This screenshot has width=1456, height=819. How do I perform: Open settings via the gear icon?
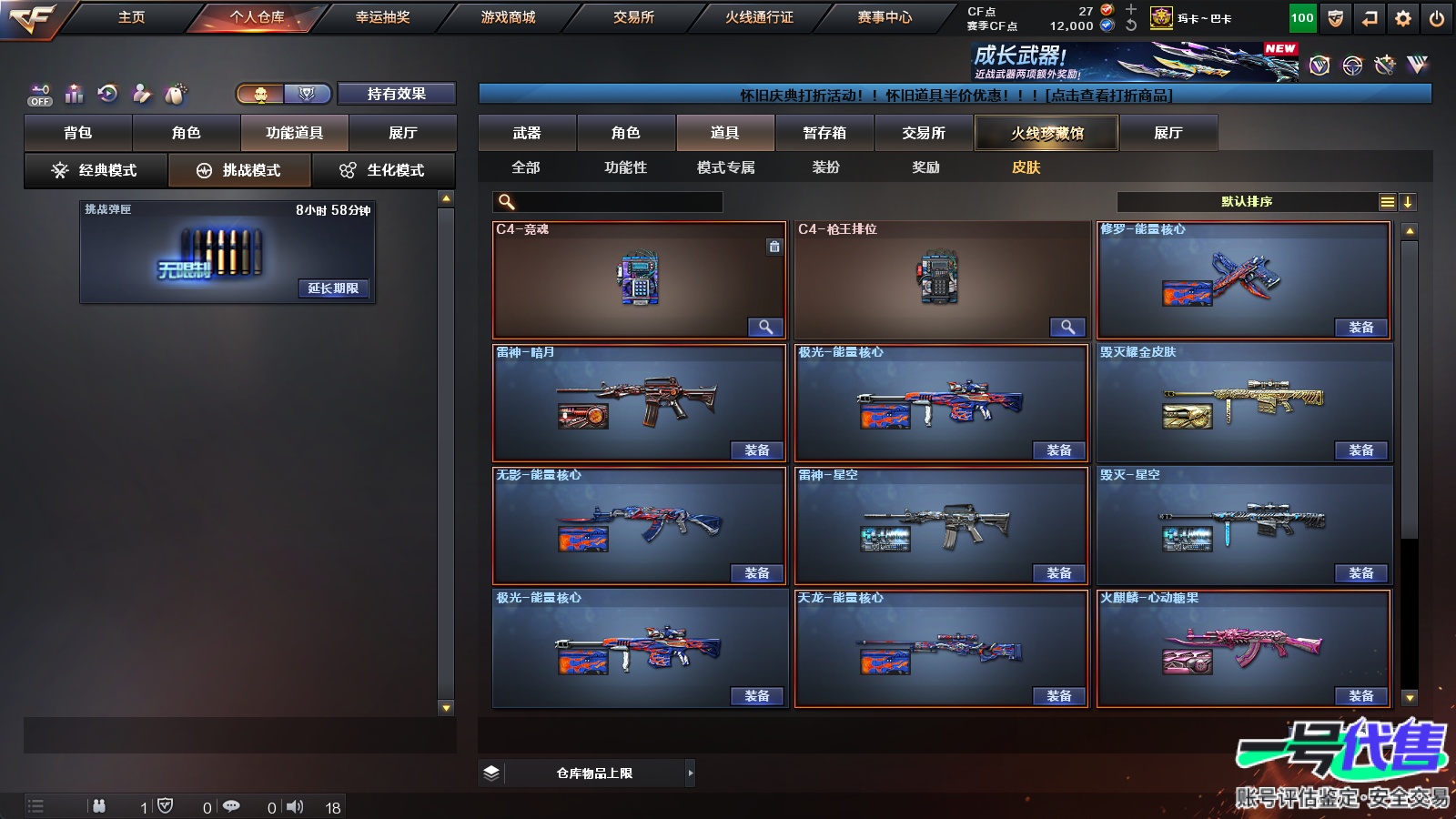(x=1403, y=18)
